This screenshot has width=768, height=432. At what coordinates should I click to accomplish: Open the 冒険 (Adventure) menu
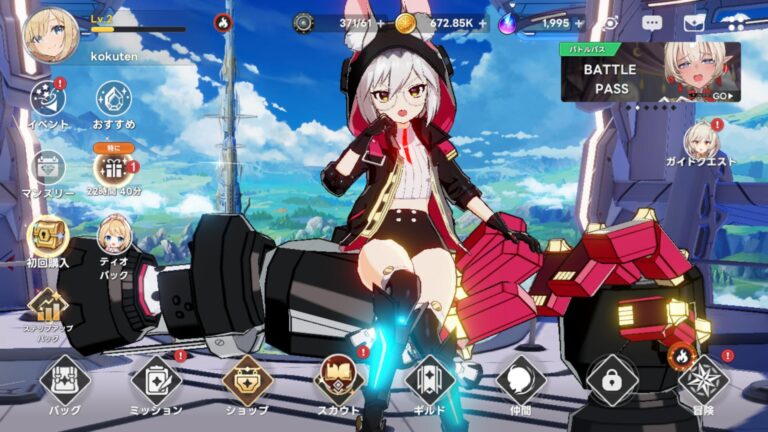[x=703, y=381]
